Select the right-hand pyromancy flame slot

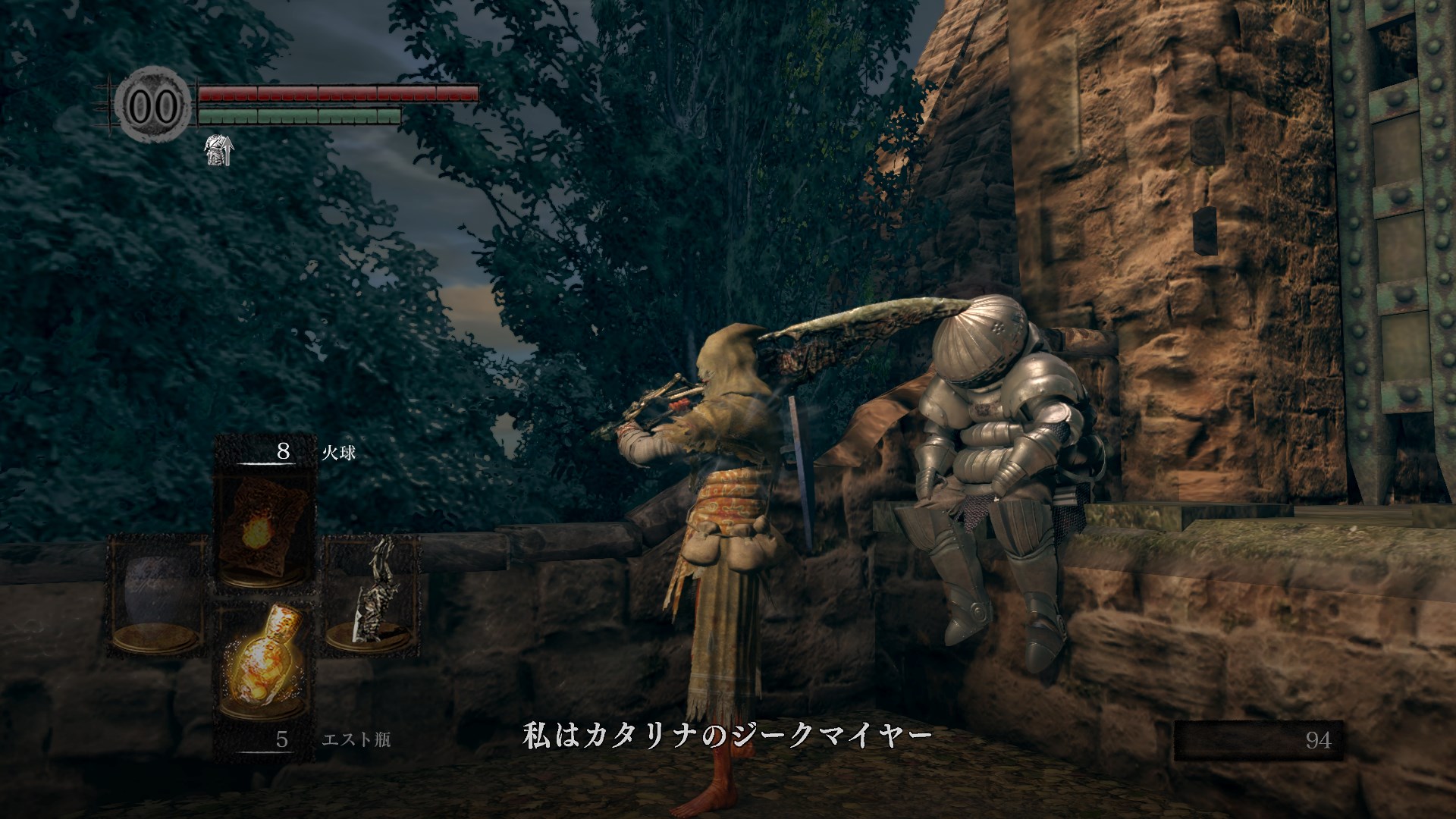[x=372, y=596]
